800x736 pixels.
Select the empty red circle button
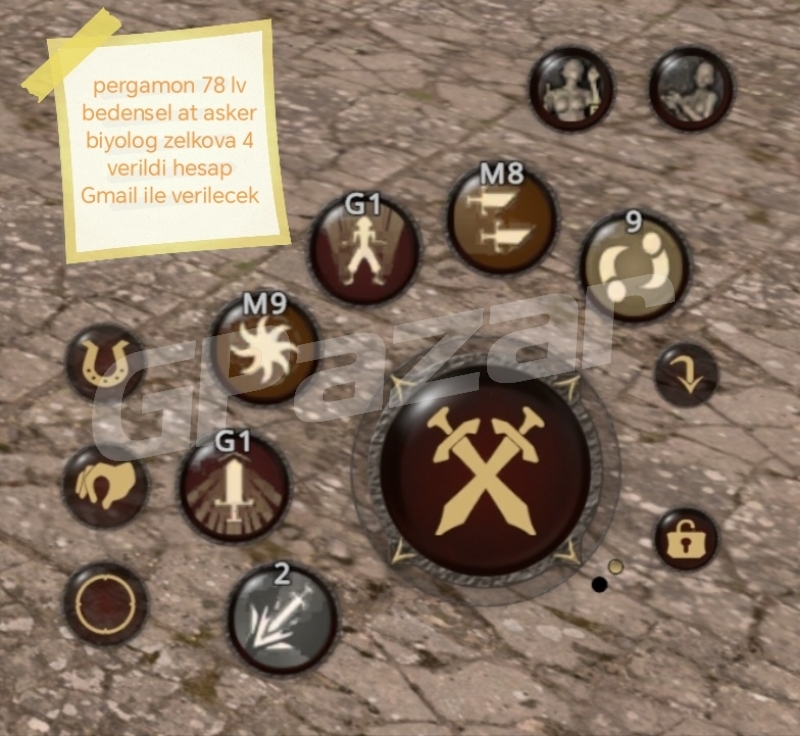pos(105,604)
